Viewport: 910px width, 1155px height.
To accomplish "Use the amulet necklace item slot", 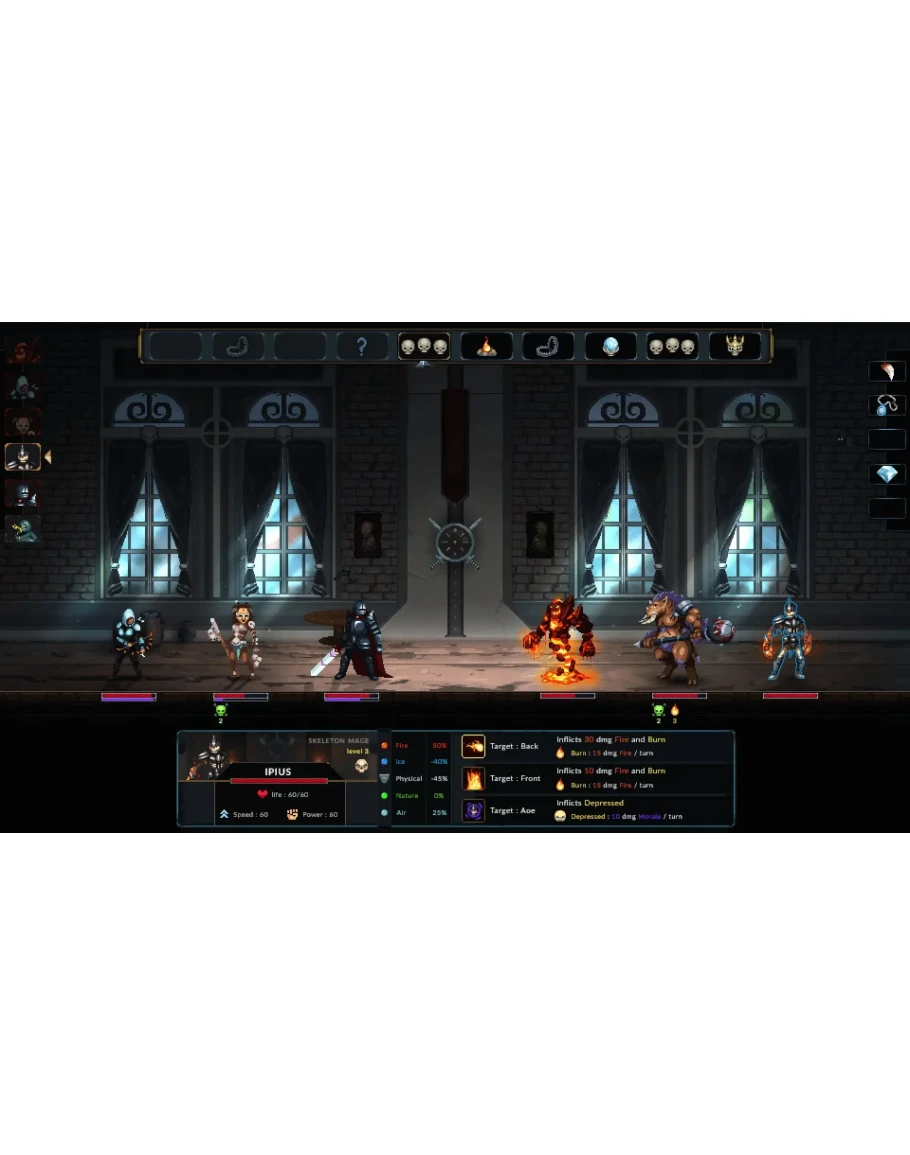I will pos(886,406).
